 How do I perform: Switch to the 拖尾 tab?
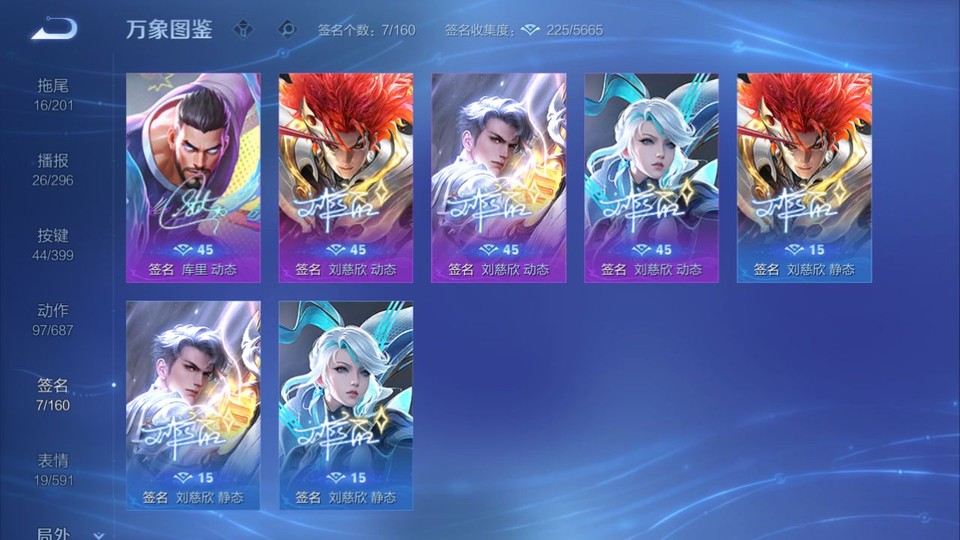(53, 94)
